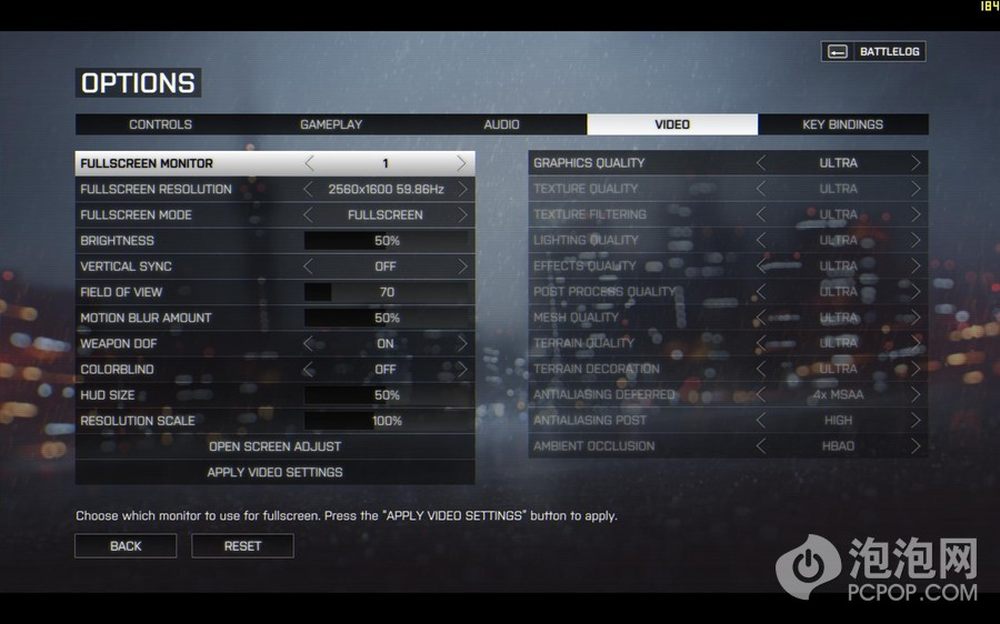Lower Graphics Quality with its left arrow
The height and width of the screenshot is (624, 1000).
[762, 163]
